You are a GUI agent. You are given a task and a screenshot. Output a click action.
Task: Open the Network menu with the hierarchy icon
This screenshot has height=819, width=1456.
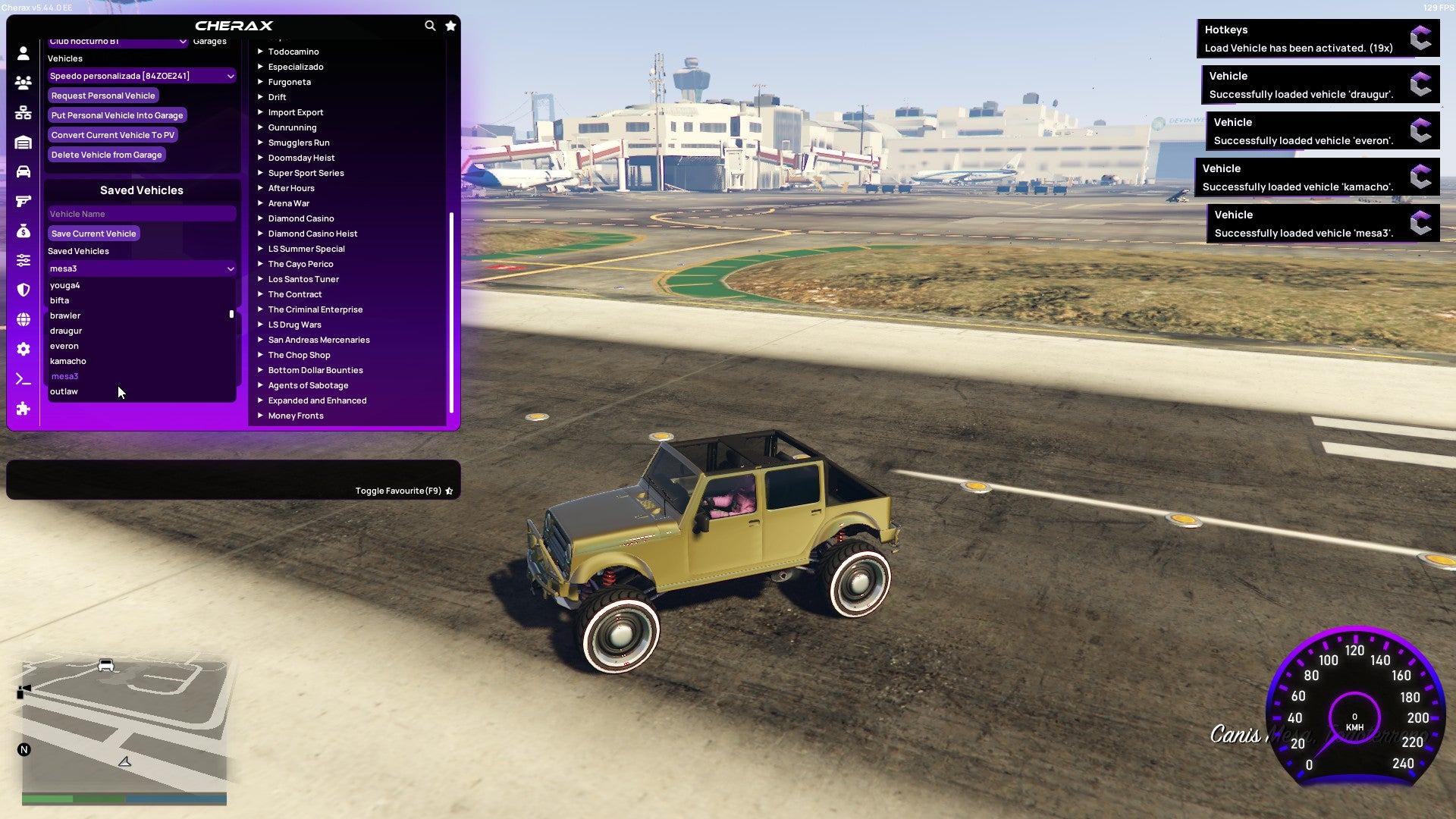point(23,111)
